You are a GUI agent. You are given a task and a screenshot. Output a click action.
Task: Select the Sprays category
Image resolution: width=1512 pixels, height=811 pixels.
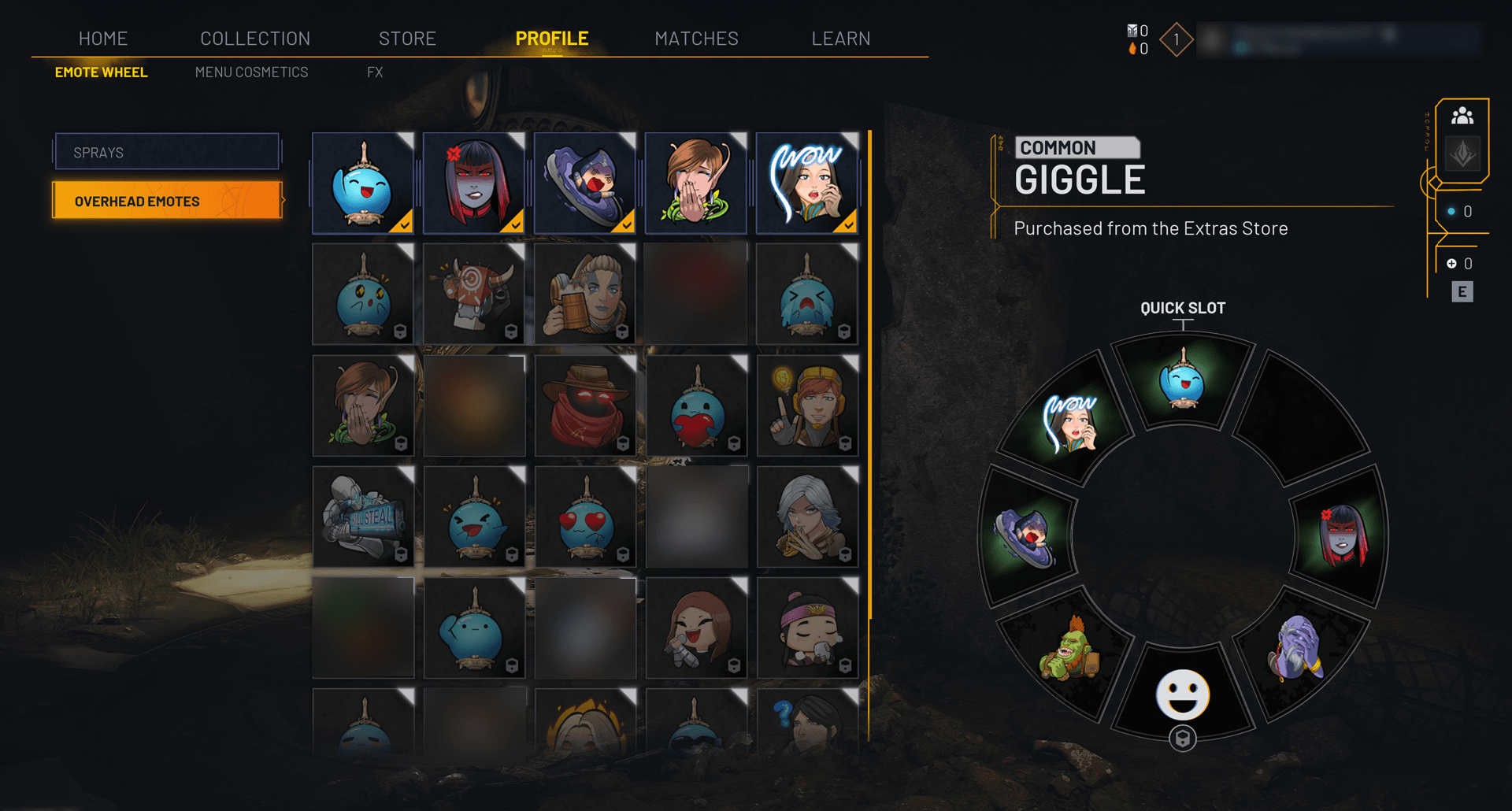click(167, 152)
